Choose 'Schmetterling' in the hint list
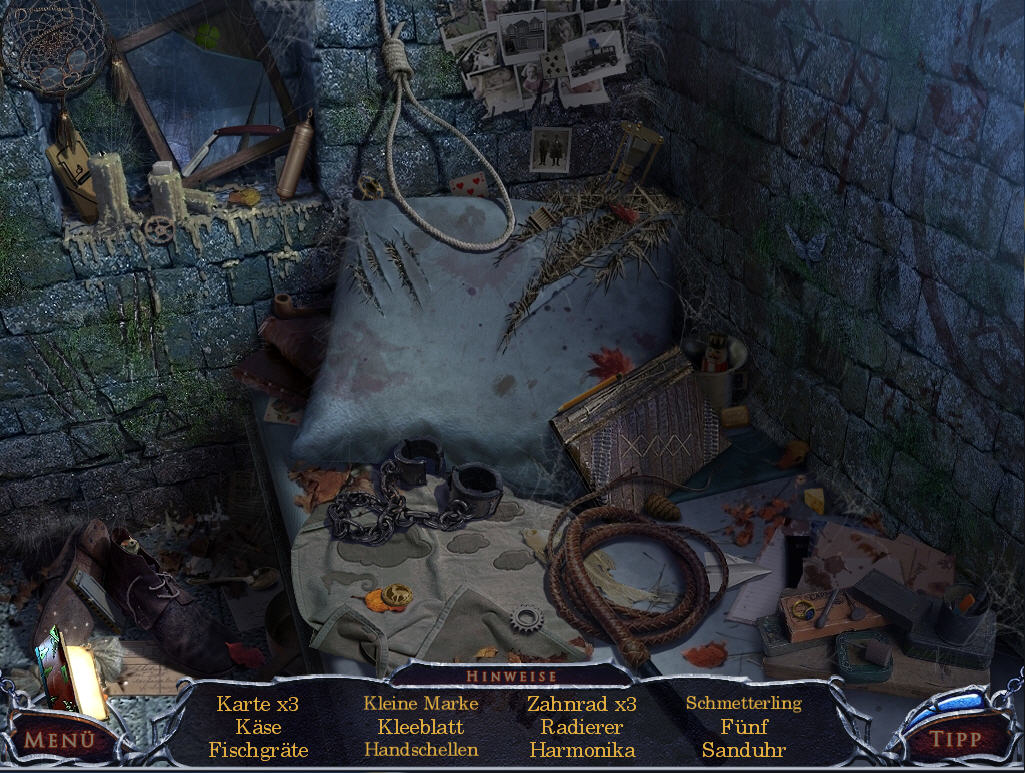The image size is (1025, 773). pyautogui.click(x=744, y=704)
